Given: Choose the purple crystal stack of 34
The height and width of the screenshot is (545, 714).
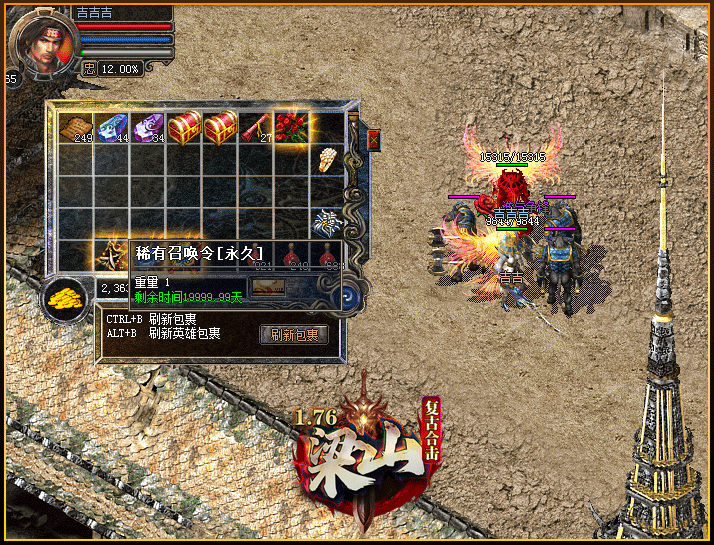Looking at the screenshot, I should pyautogui.click(x=148, y=127).
